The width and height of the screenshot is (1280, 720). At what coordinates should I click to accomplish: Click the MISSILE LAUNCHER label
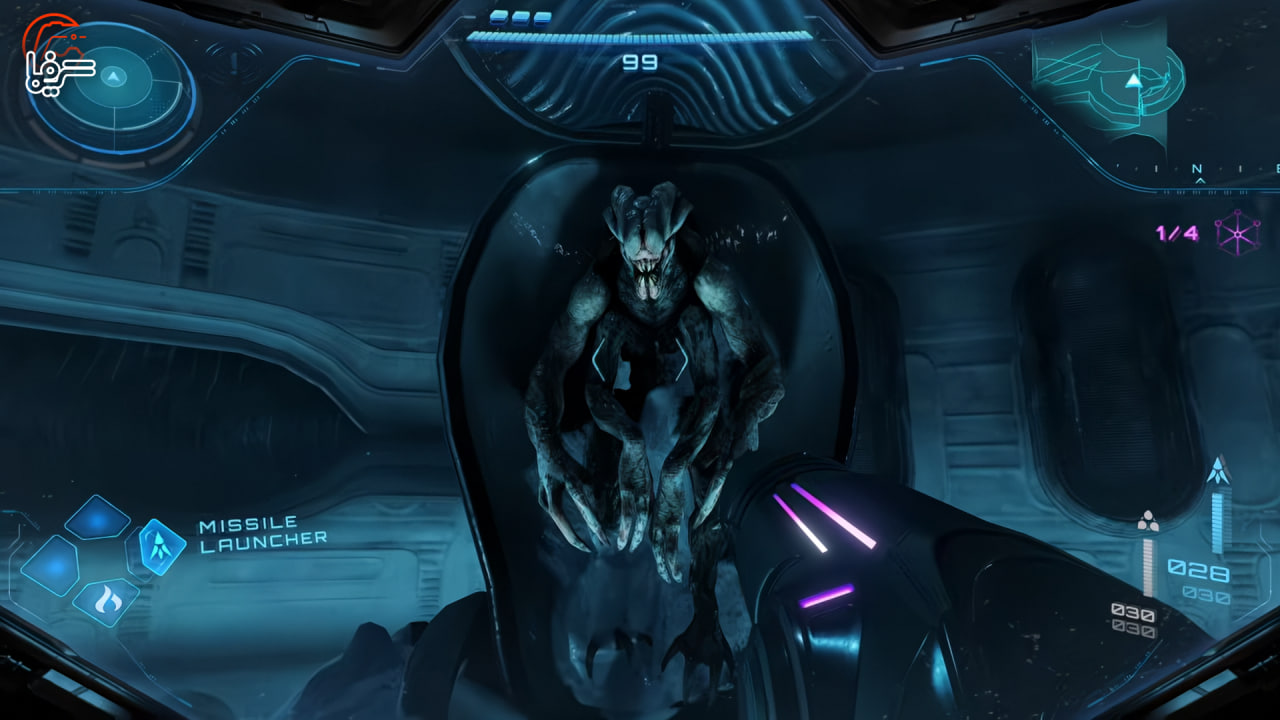262,532
